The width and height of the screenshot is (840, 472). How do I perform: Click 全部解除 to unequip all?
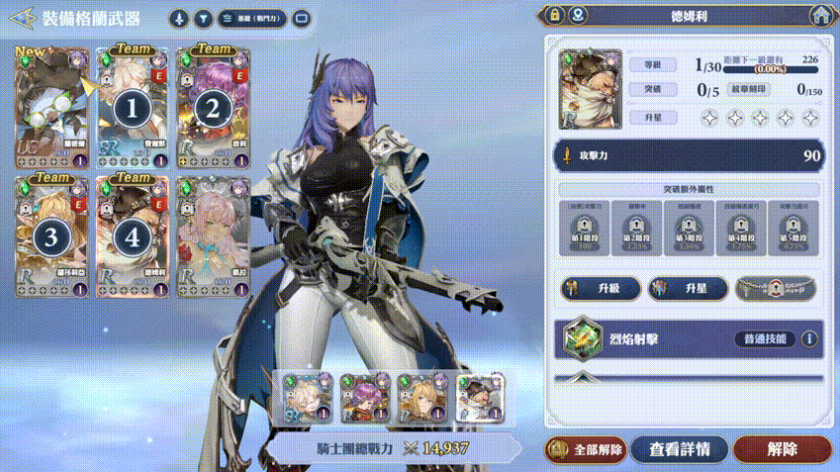pyautogui.click(x=586, y=449)
